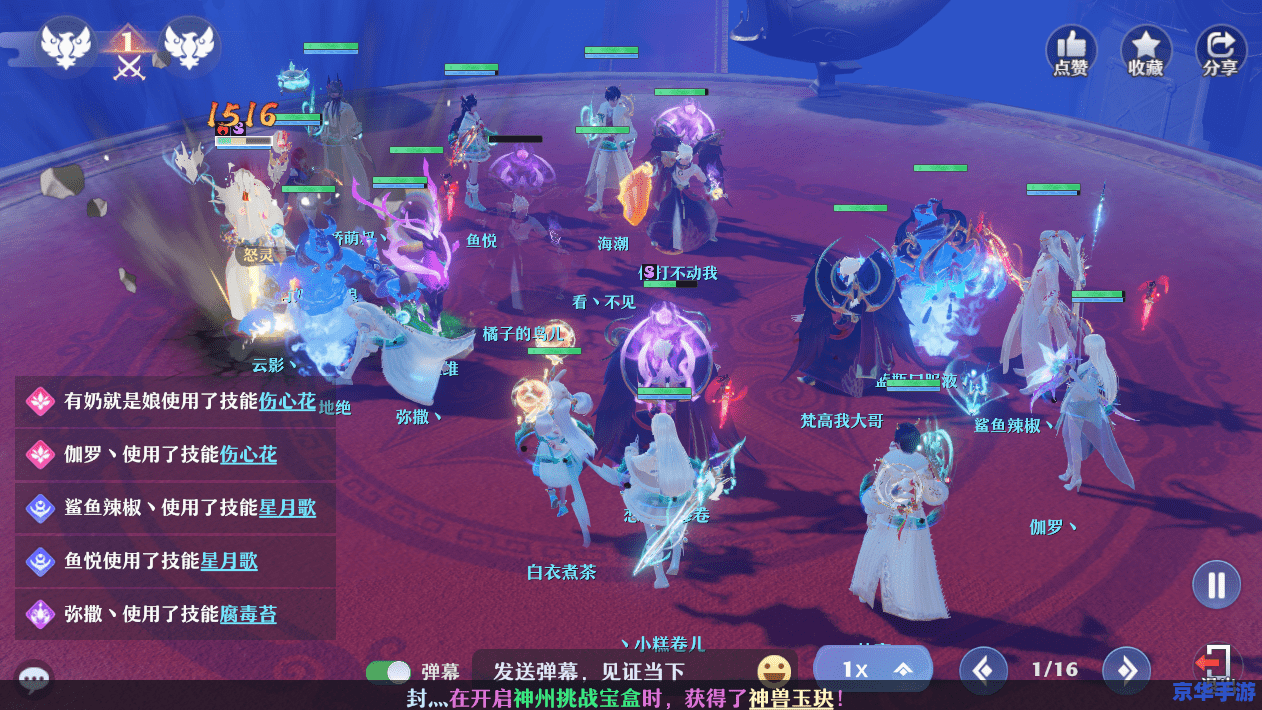Open 星月歌 skill link from 鲨鱼辣椒丶

point(287,508)
